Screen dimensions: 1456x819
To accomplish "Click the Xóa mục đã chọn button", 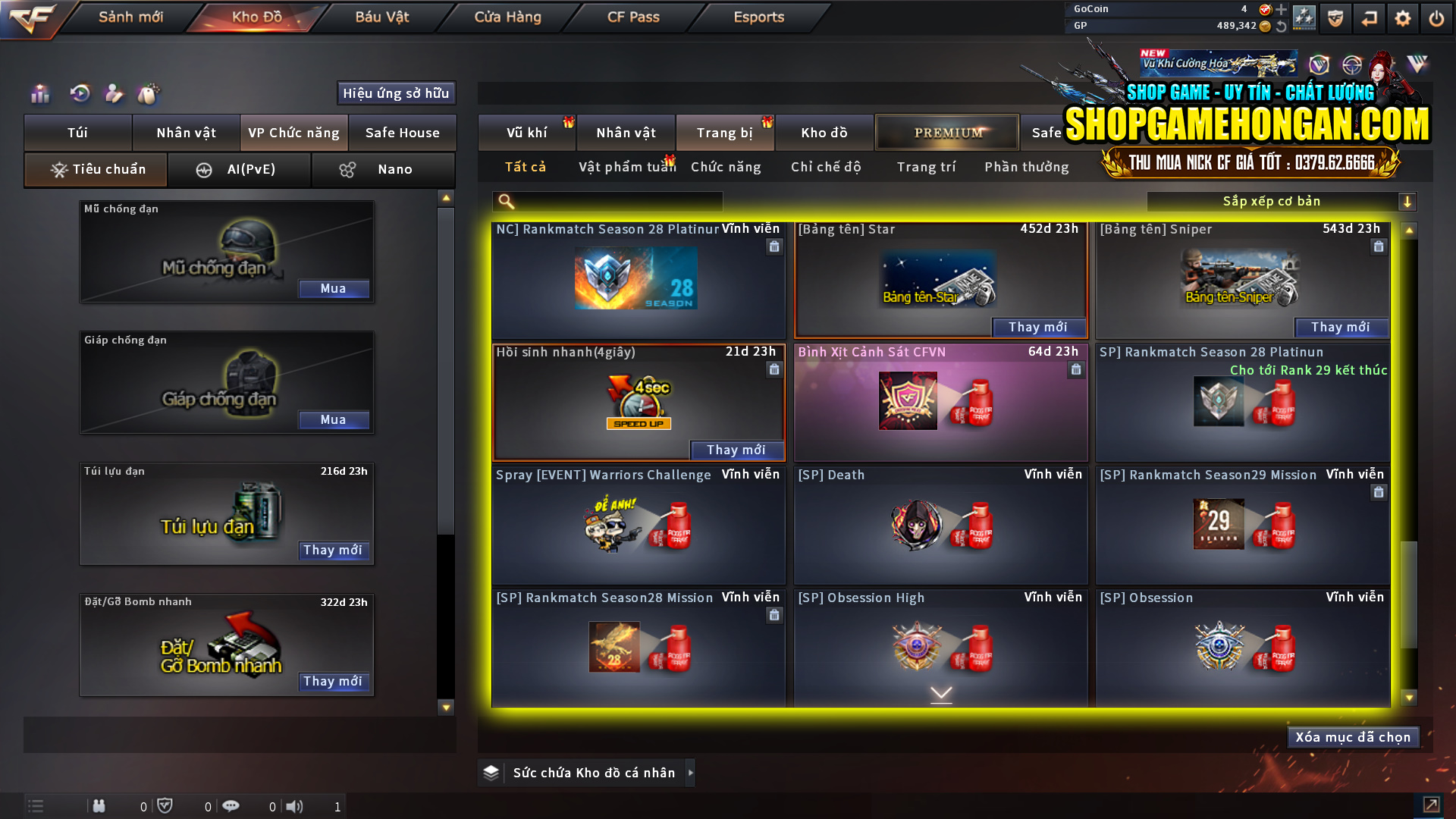I will pyautogui.click(x=1353, y=736).
